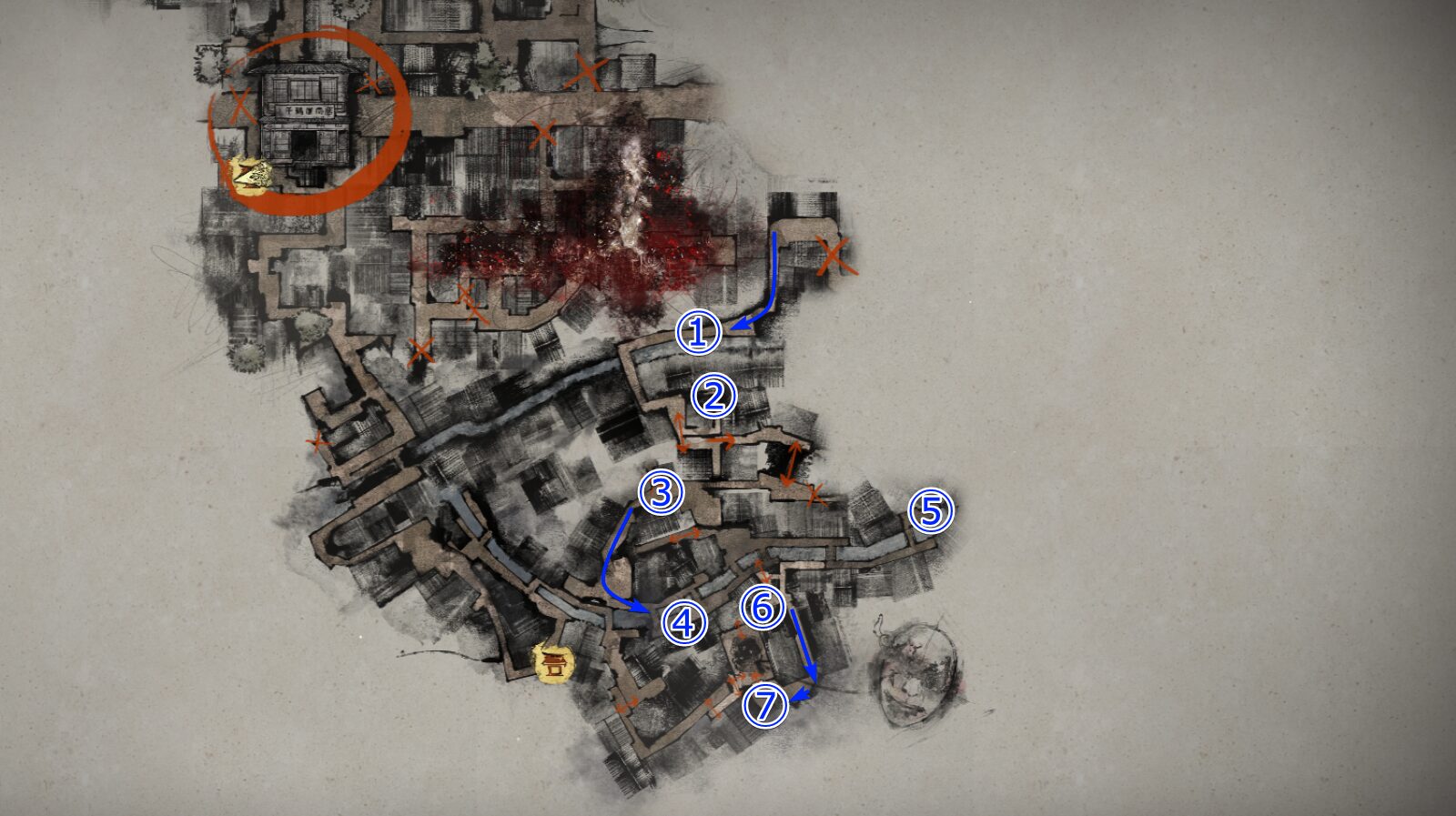Select map marker ① below the blue arrow
The image size is (1456, 816).
(x=697, y=333)
